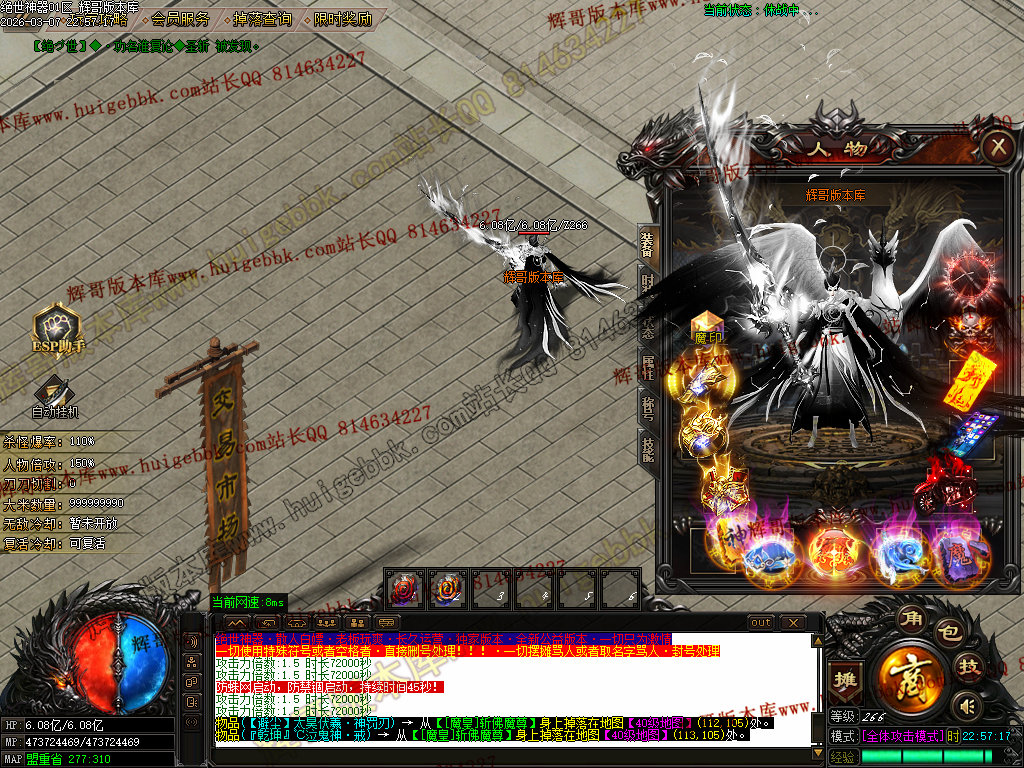Screen dimensions: 1024x768
Task: Open the 技 skills round button
Action: tap(969, 667)
